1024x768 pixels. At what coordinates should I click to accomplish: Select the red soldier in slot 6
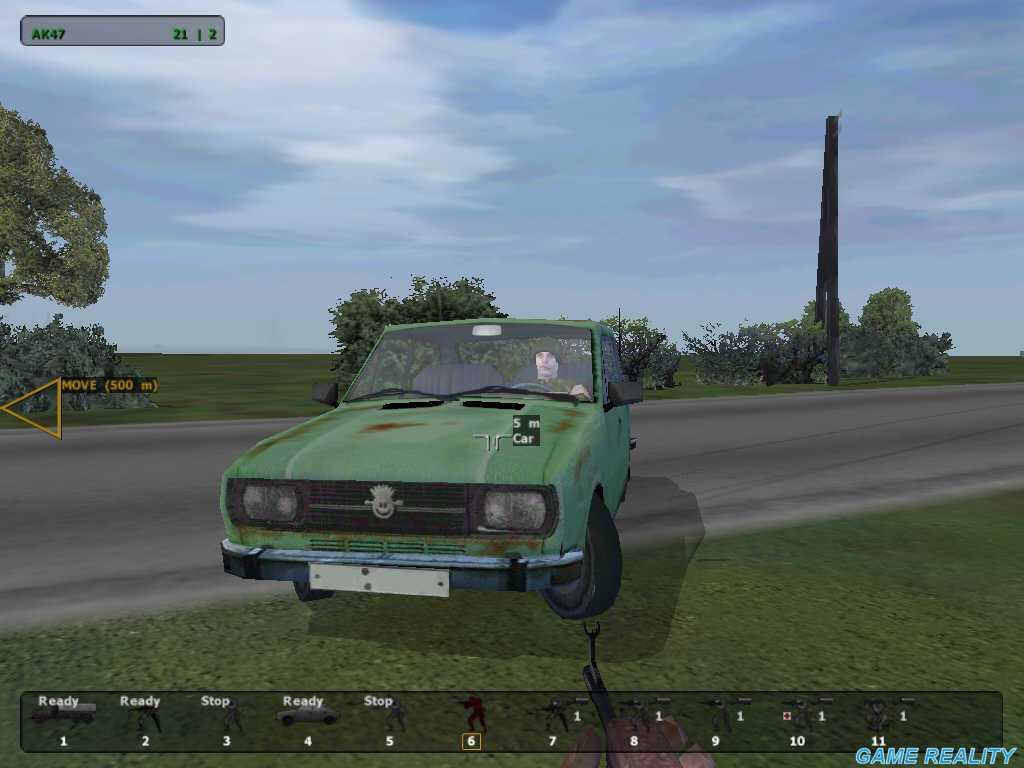[x=474, y=715]
